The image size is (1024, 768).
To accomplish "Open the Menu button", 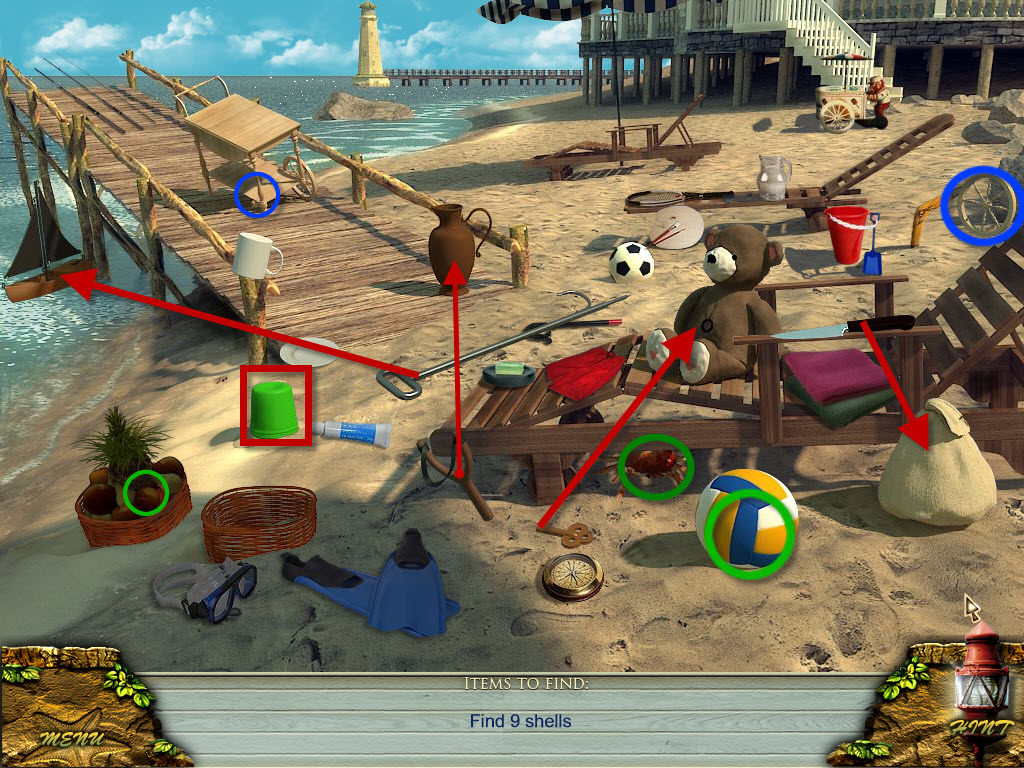I will pyautogui.click(x=72, y=738).
